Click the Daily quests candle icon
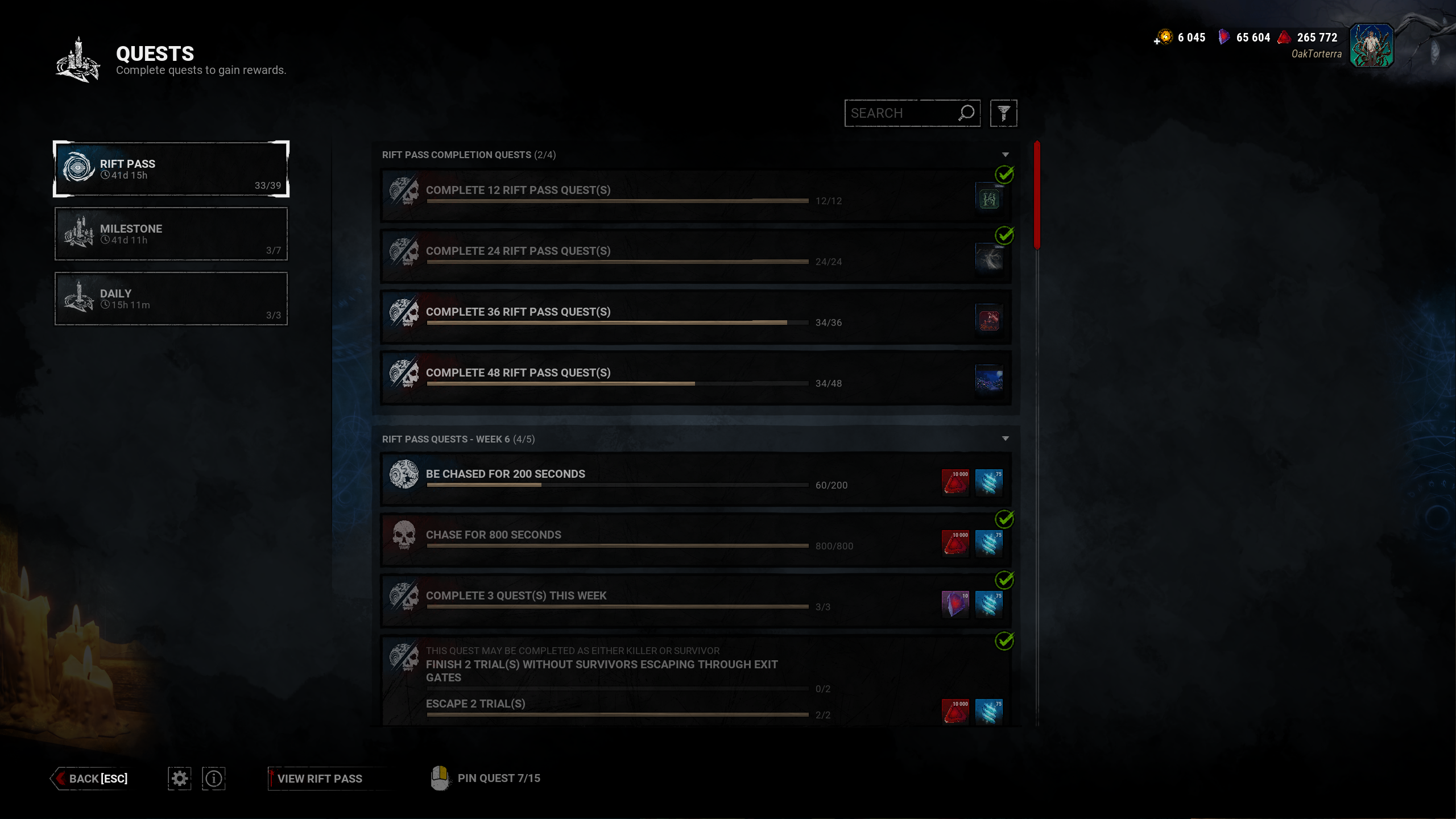Viewport: 1456px width, 819px height. (80, 299)
